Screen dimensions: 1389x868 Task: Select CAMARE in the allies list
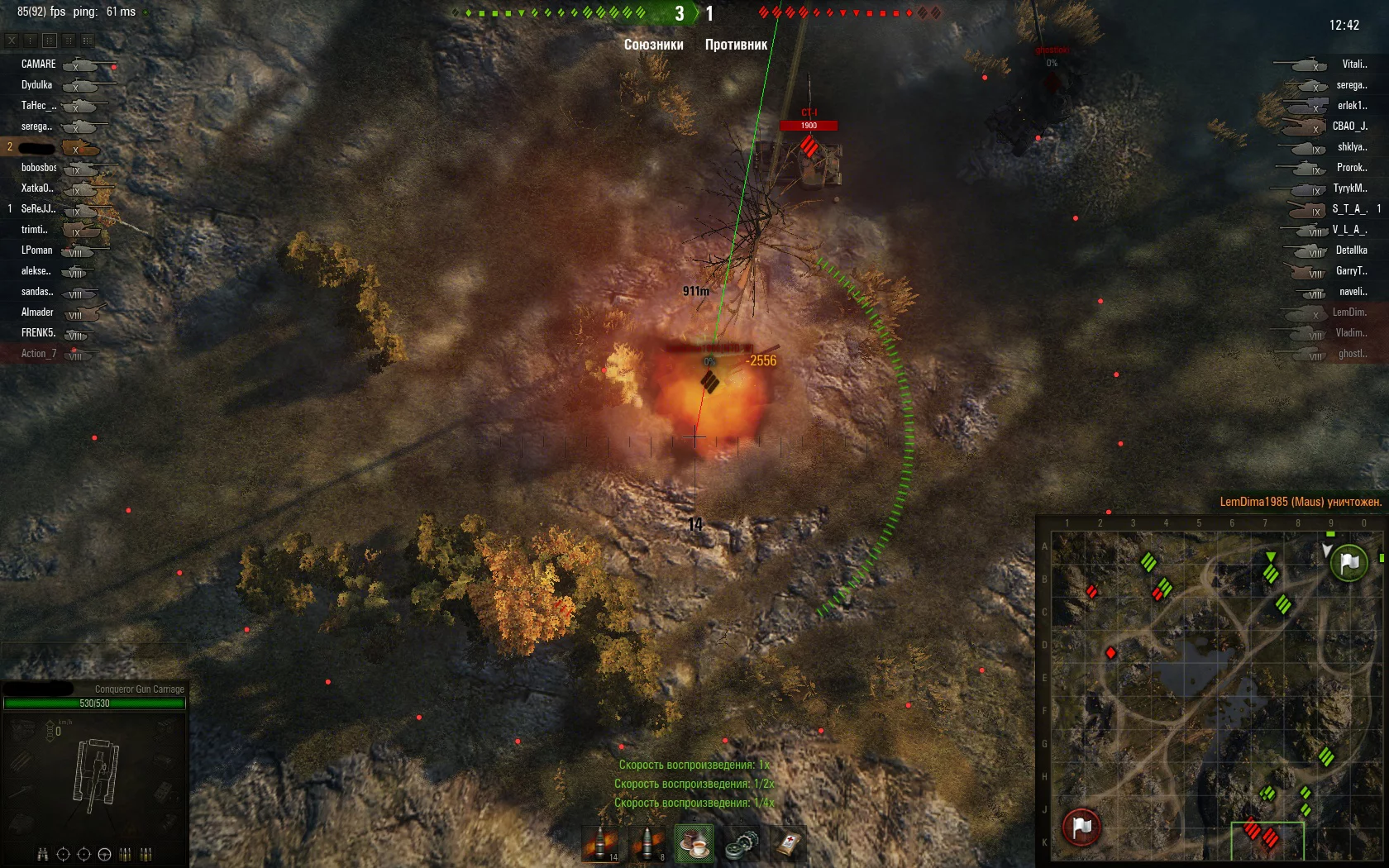(39, 64)
